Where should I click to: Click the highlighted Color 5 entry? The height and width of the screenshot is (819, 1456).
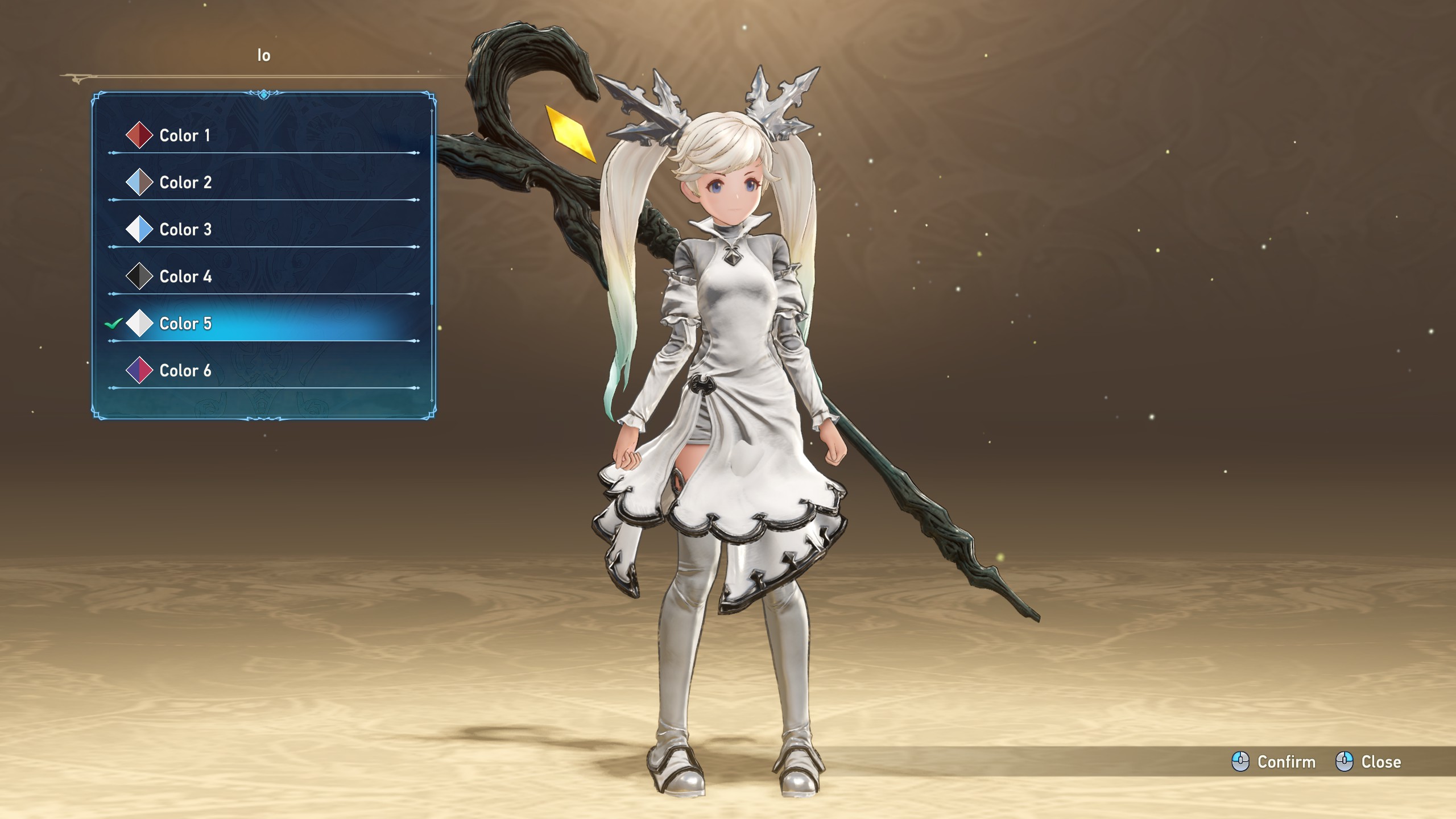185,324
